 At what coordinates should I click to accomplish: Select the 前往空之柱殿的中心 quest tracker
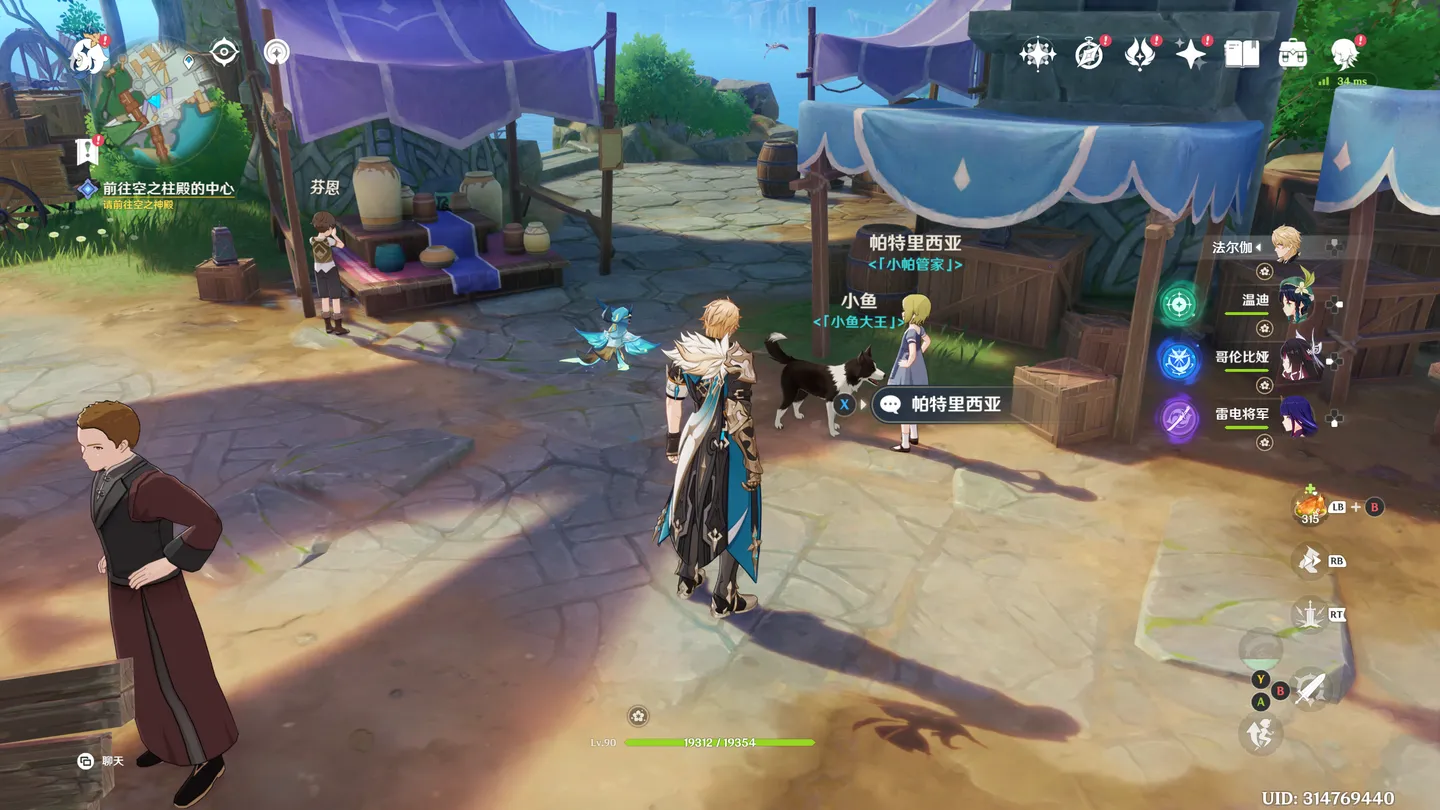tap(168, 188)
